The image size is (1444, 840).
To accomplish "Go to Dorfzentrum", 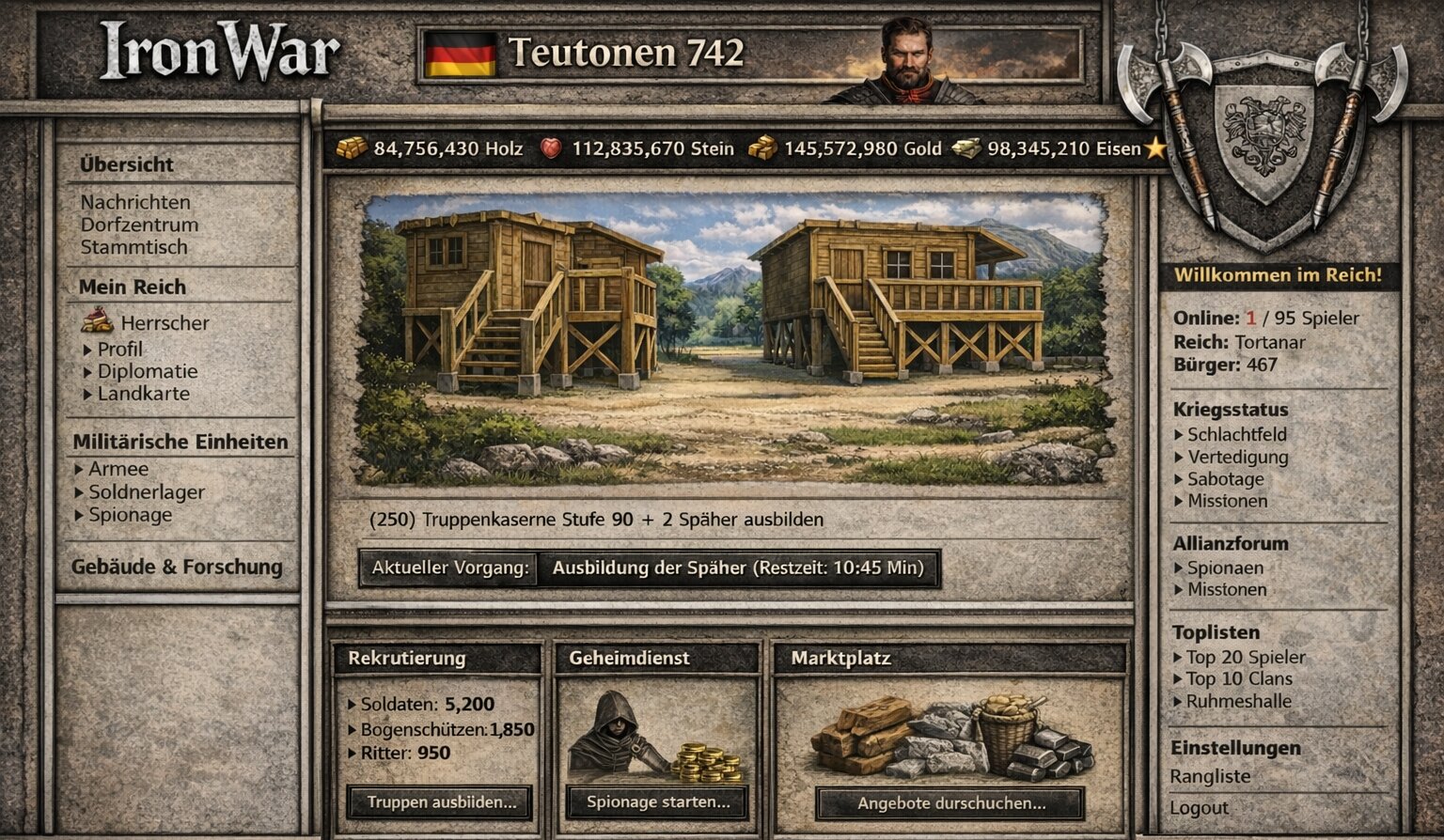I will (x=139, y=225).
